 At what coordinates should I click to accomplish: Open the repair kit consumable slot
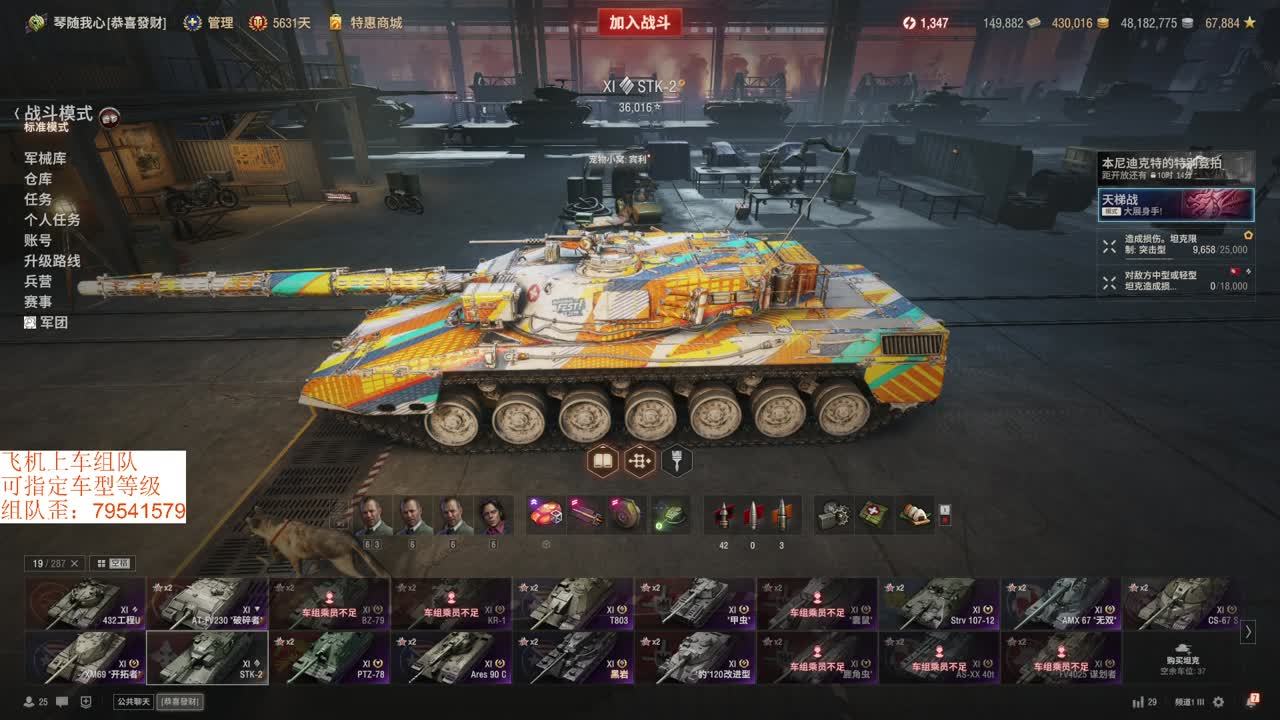(832, 514)
